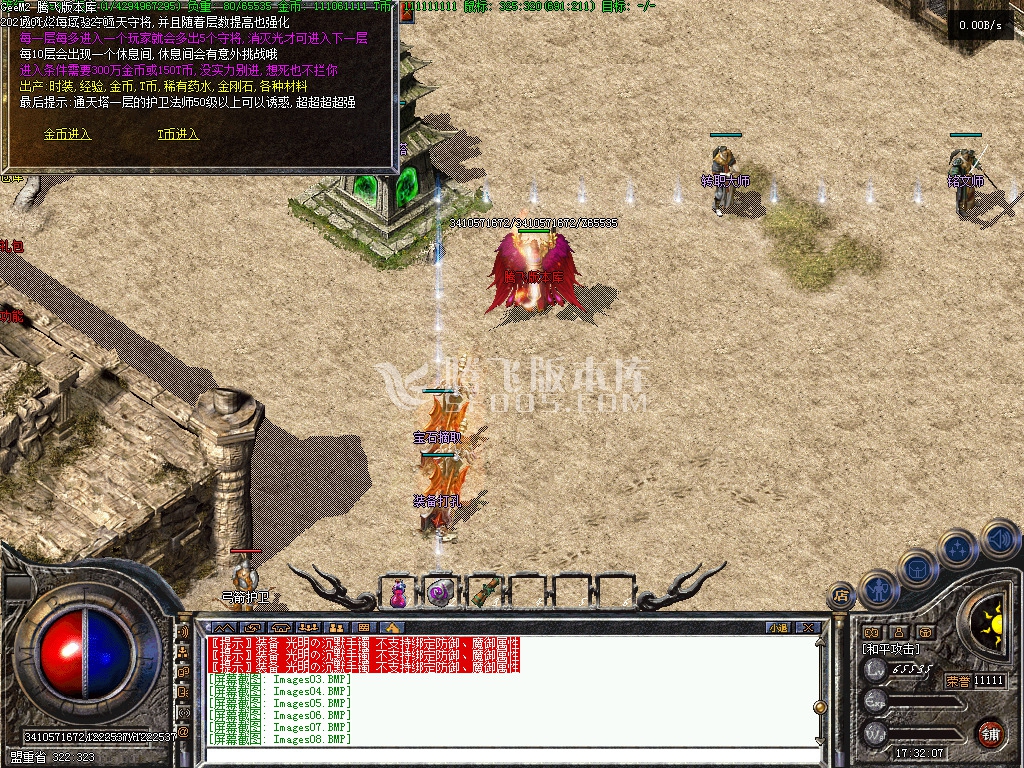
Task: Open the skills sparkle round button
Action: (x=957, y=549)
